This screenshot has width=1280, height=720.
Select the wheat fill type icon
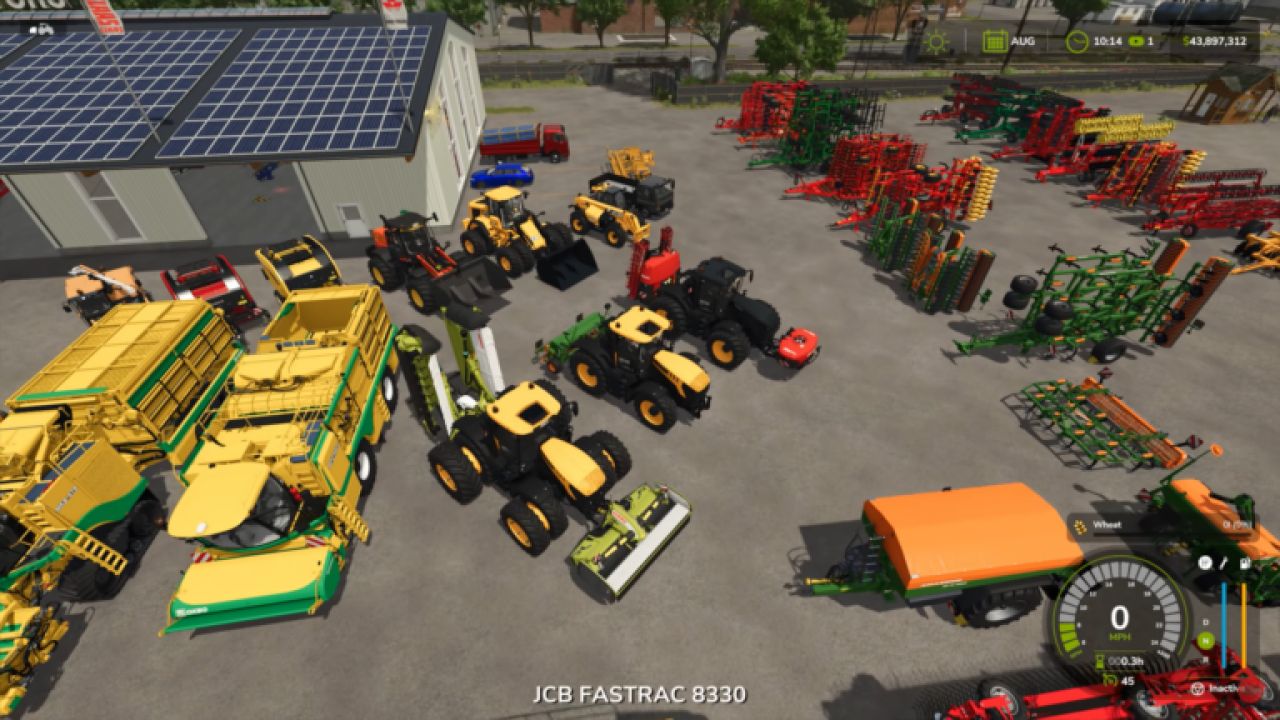click(1080, 524)
